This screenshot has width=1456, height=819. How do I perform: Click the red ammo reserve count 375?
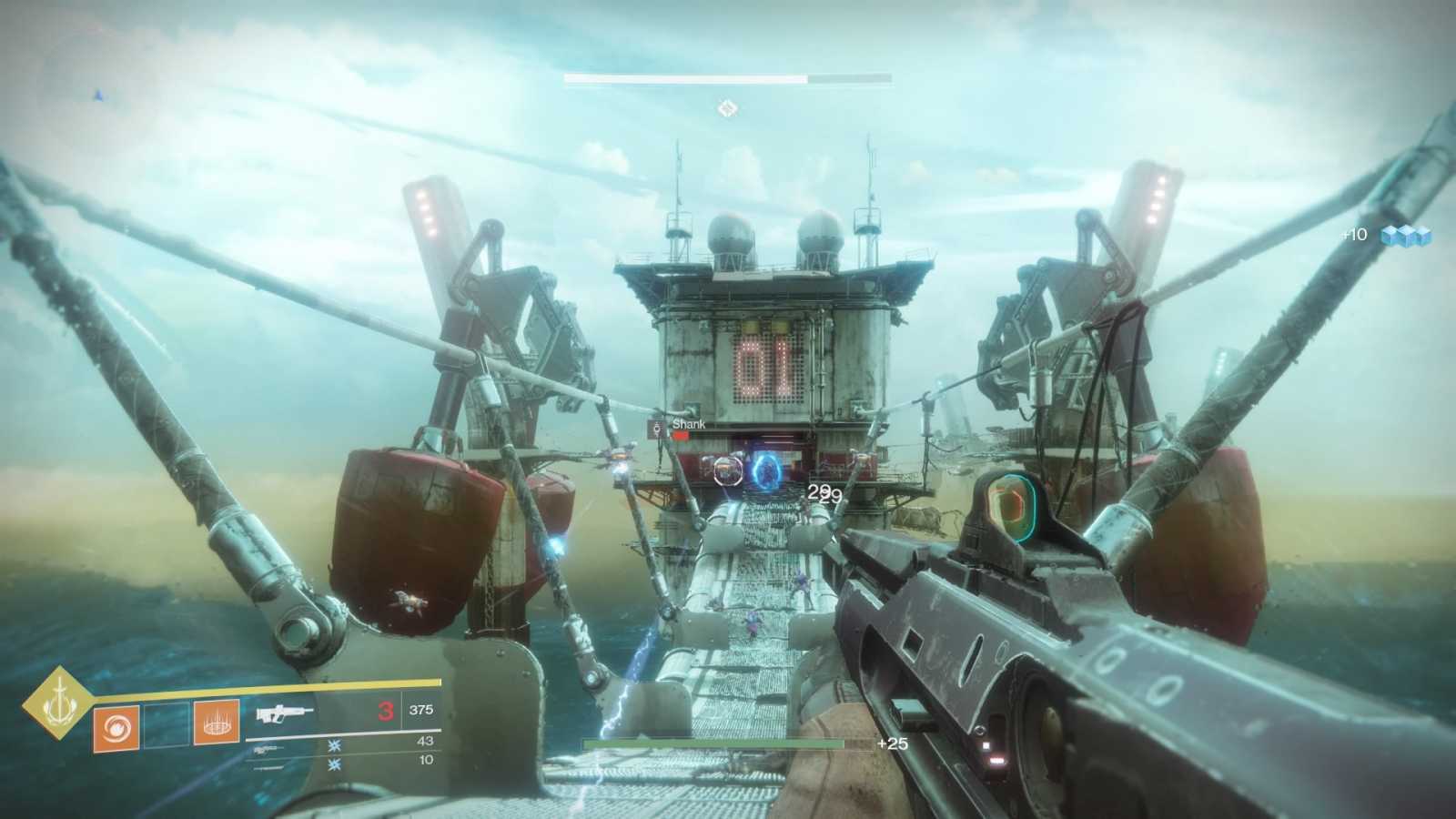(x=420, y=711)
